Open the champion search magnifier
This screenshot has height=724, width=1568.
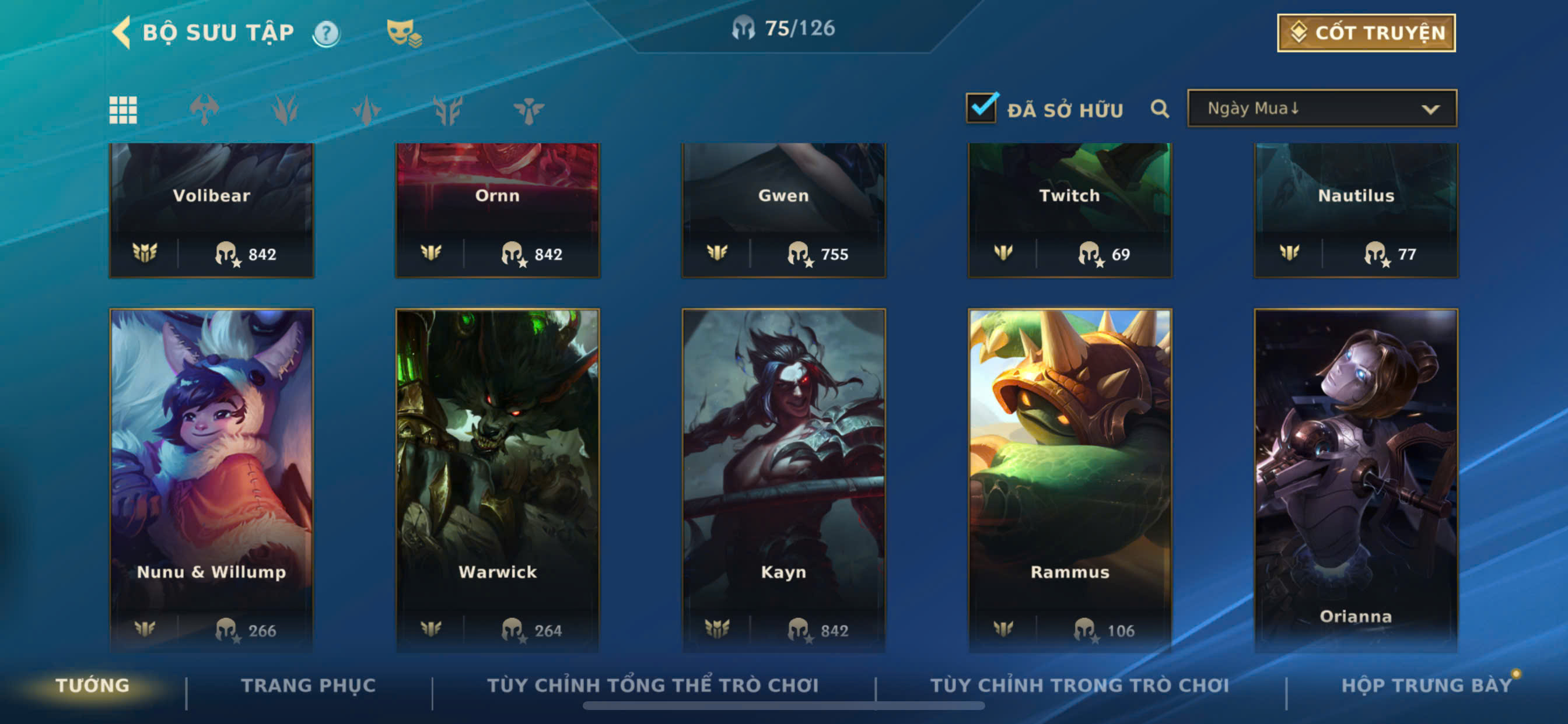click(x=1160, y=110)
